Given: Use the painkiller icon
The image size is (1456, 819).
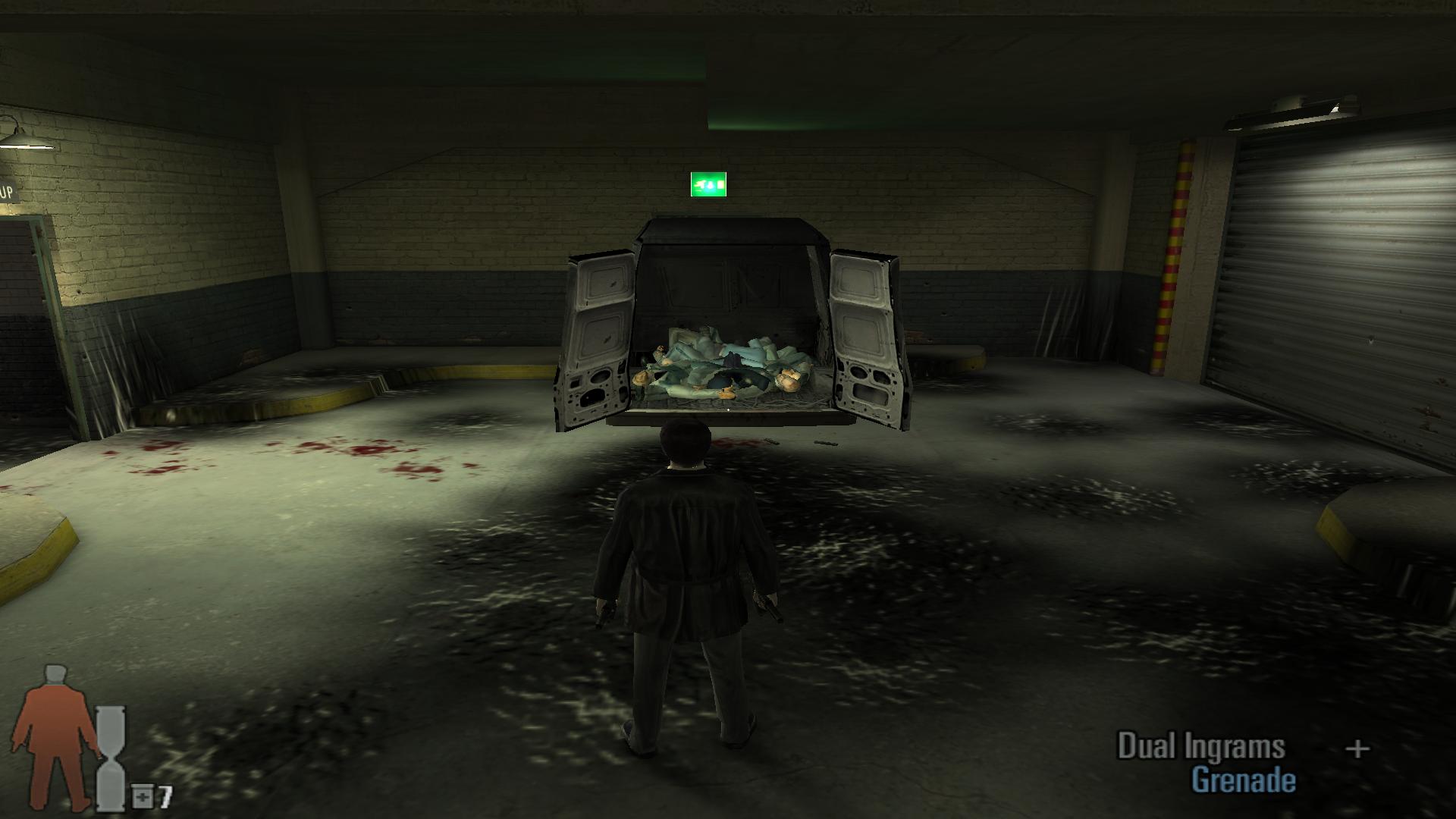Looking at the screenshot, I should [142, 796].
